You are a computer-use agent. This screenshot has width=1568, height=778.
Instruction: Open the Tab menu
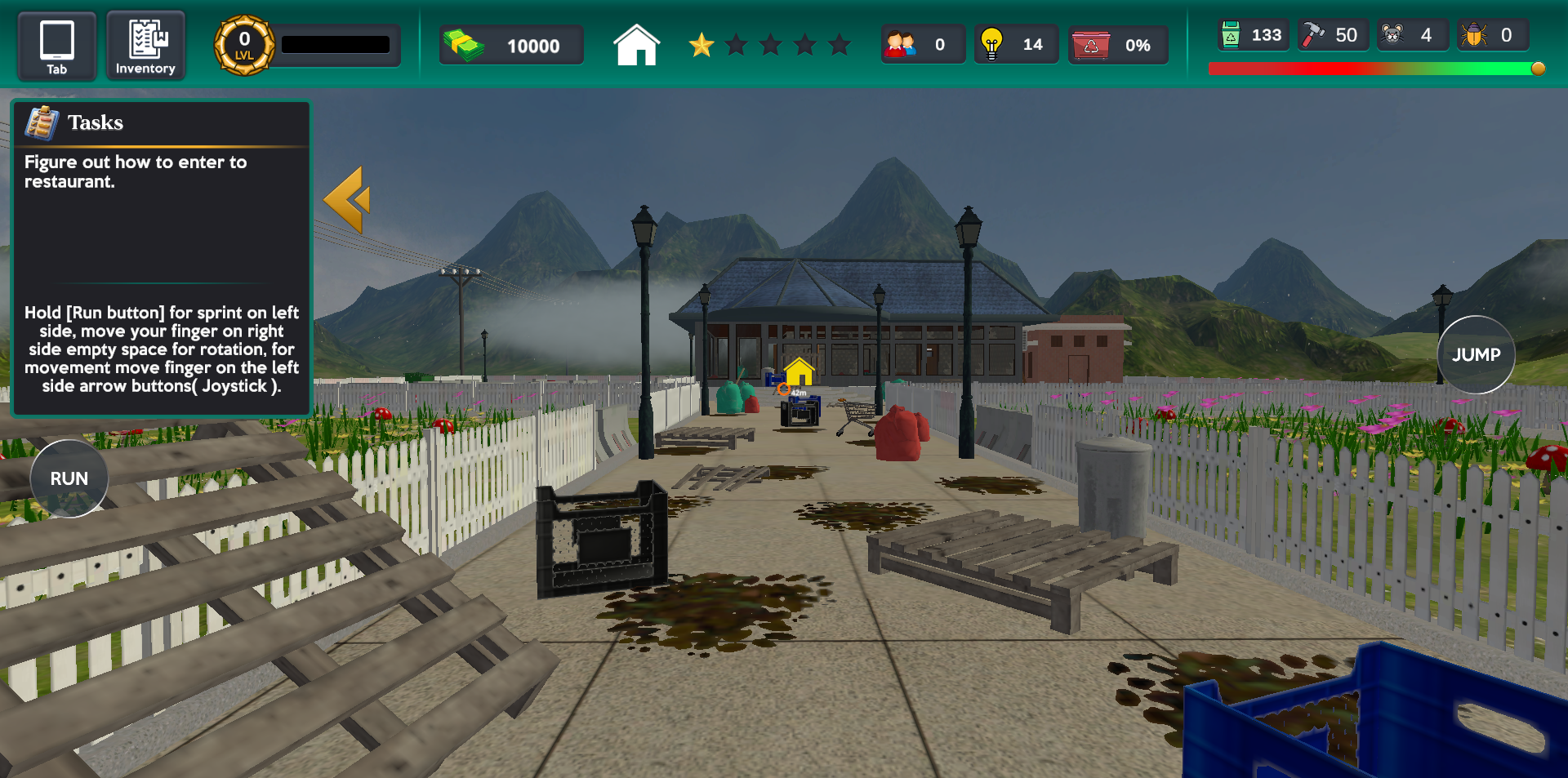(56, 45)
